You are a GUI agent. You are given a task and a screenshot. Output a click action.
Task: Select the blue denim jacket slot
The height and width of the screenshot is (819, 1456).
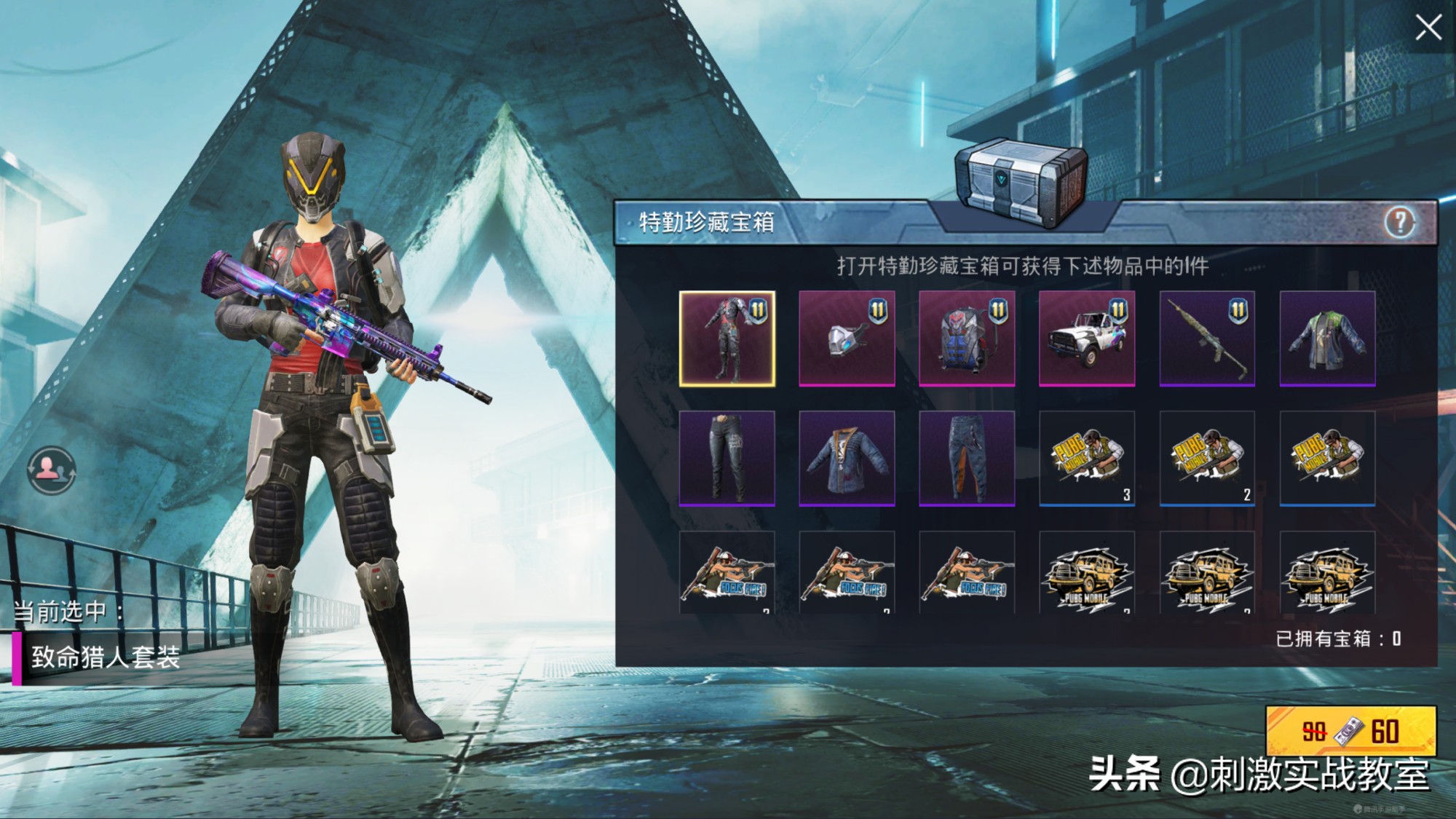[x=847, y=458]
